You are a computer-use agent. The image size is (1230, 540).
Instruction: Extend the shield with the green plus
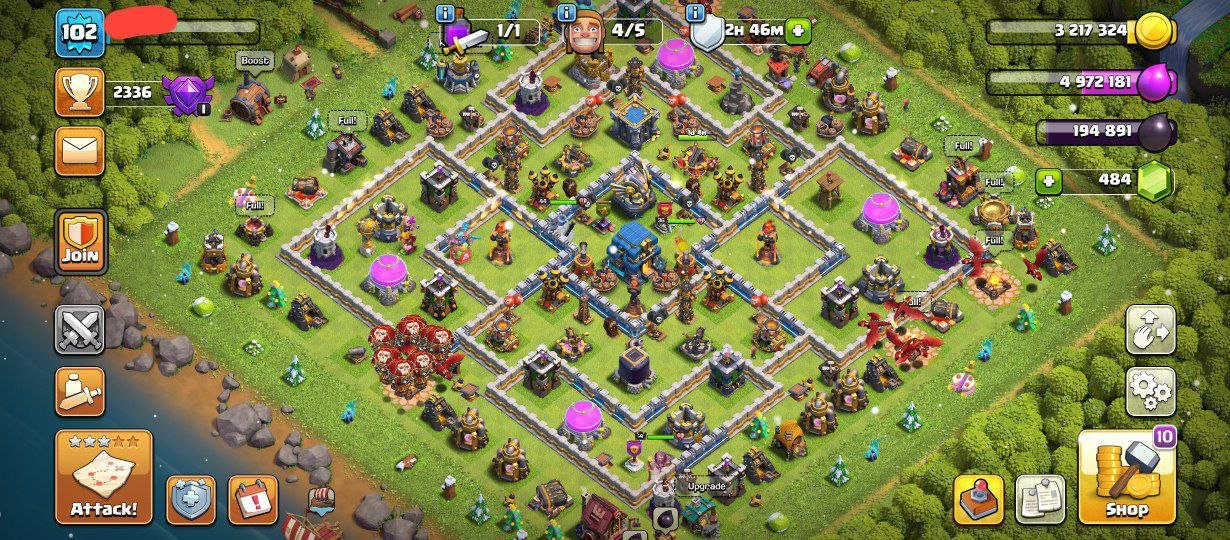[x=798, y=31]
